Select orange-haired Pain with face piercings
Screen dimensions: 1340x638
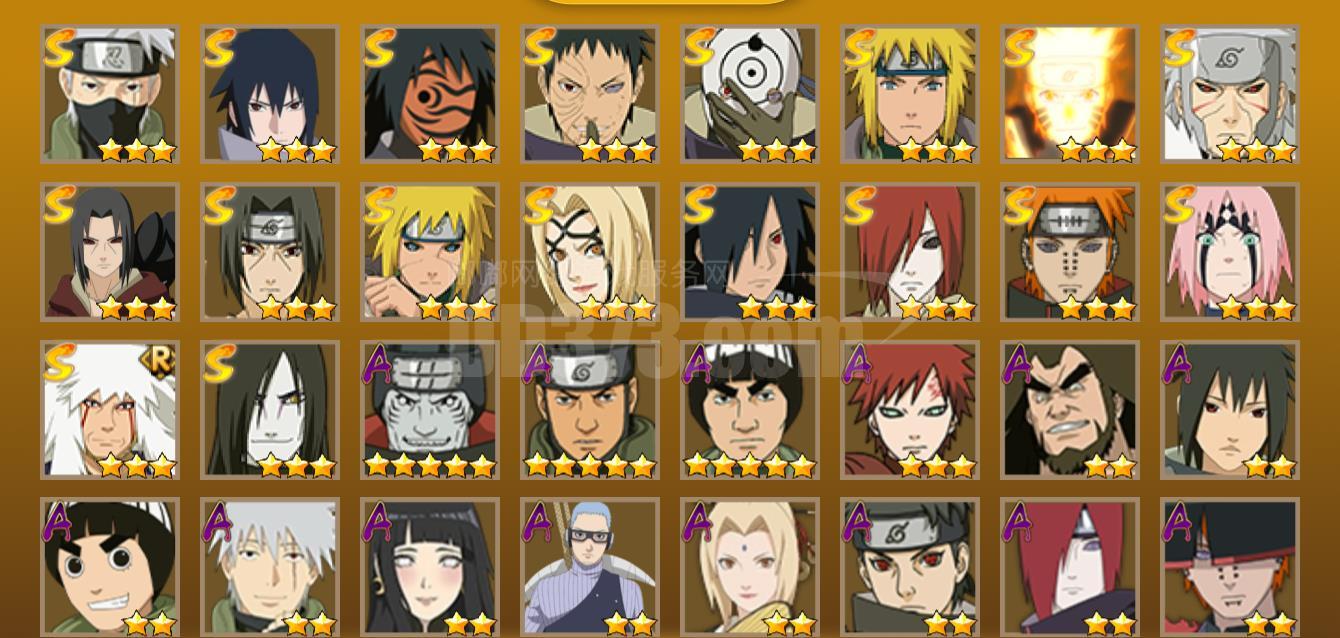click(x=1069, y=252)
